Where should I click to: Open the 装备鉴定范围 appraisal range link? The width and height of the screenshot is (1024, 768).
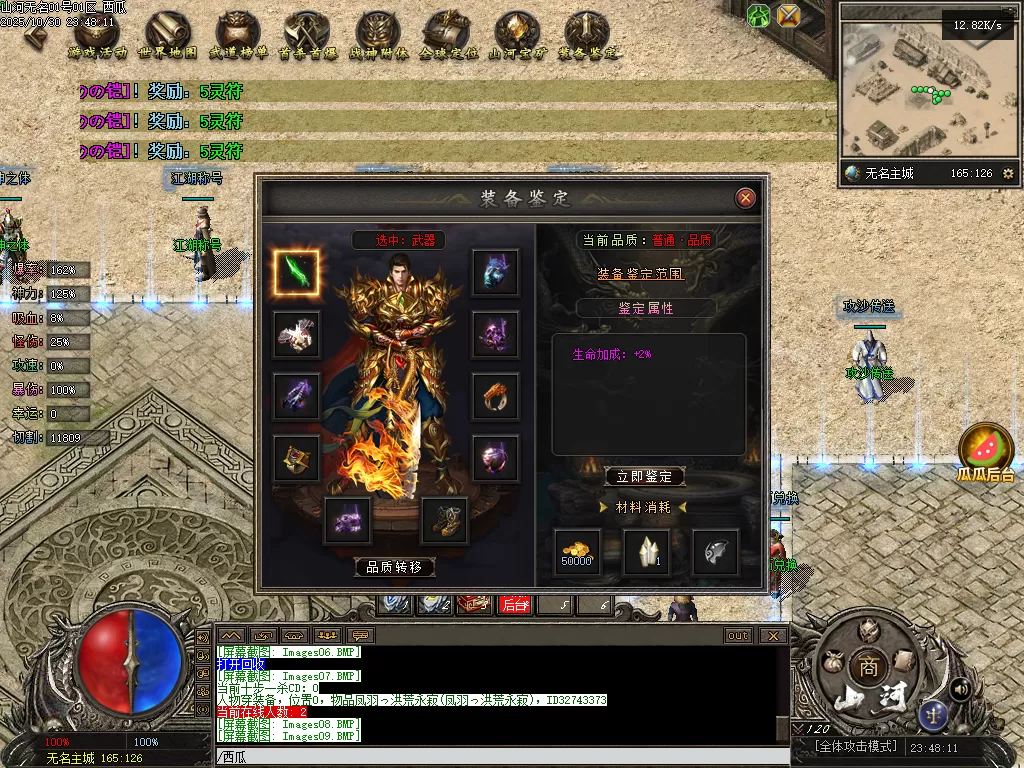(x=641, y=273)
